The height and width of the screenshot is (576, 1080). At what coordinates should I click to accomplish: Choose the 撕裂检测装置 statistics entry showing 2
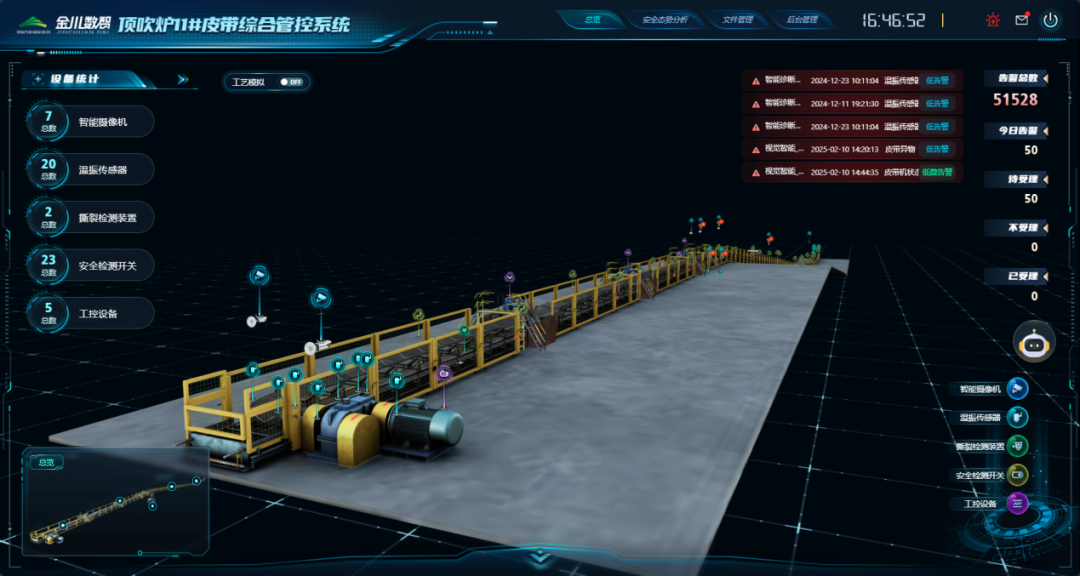click(x=92, y=217)
